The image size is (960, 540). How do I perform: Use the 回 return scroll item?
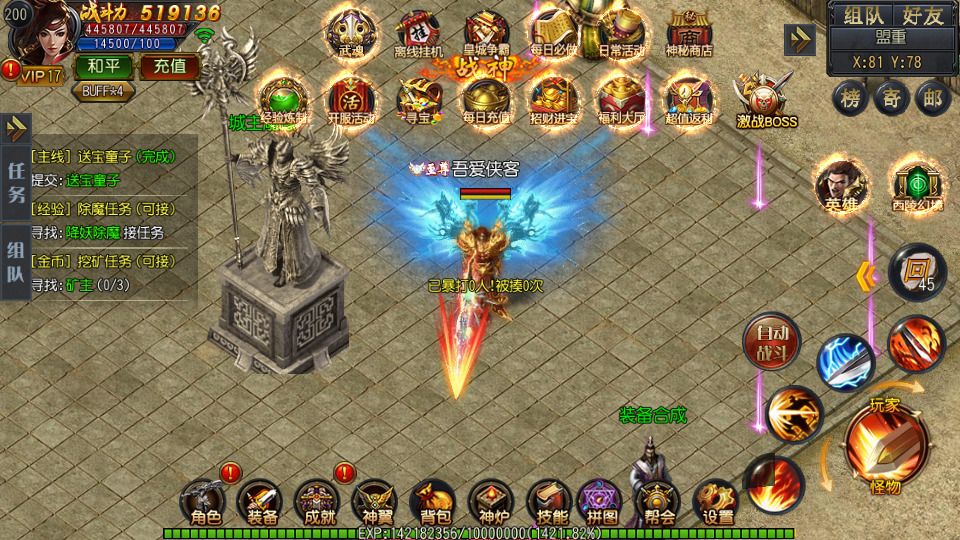917,271
